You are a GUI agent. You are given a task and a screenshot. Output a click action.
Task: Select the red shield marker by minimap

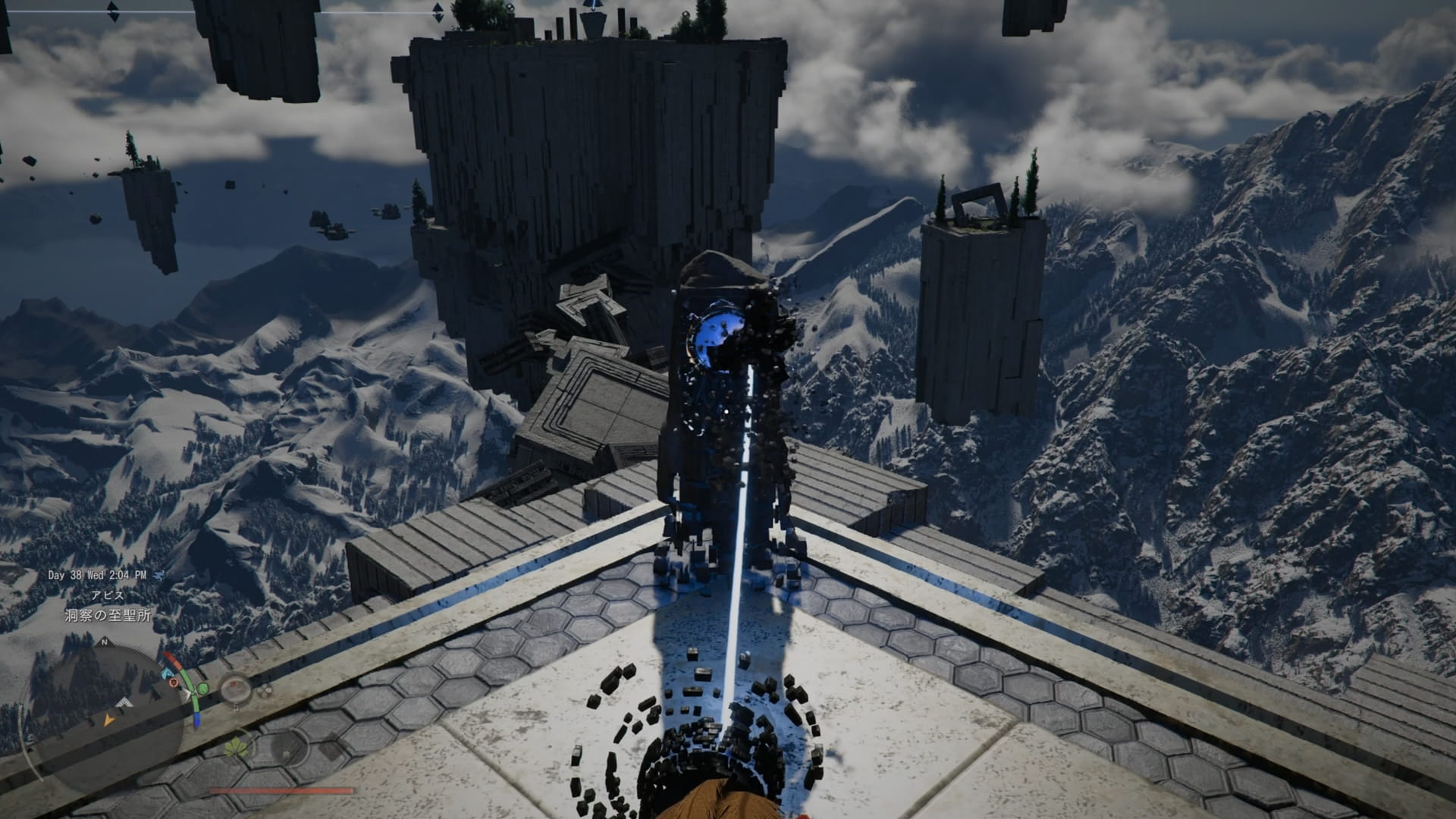174,682
